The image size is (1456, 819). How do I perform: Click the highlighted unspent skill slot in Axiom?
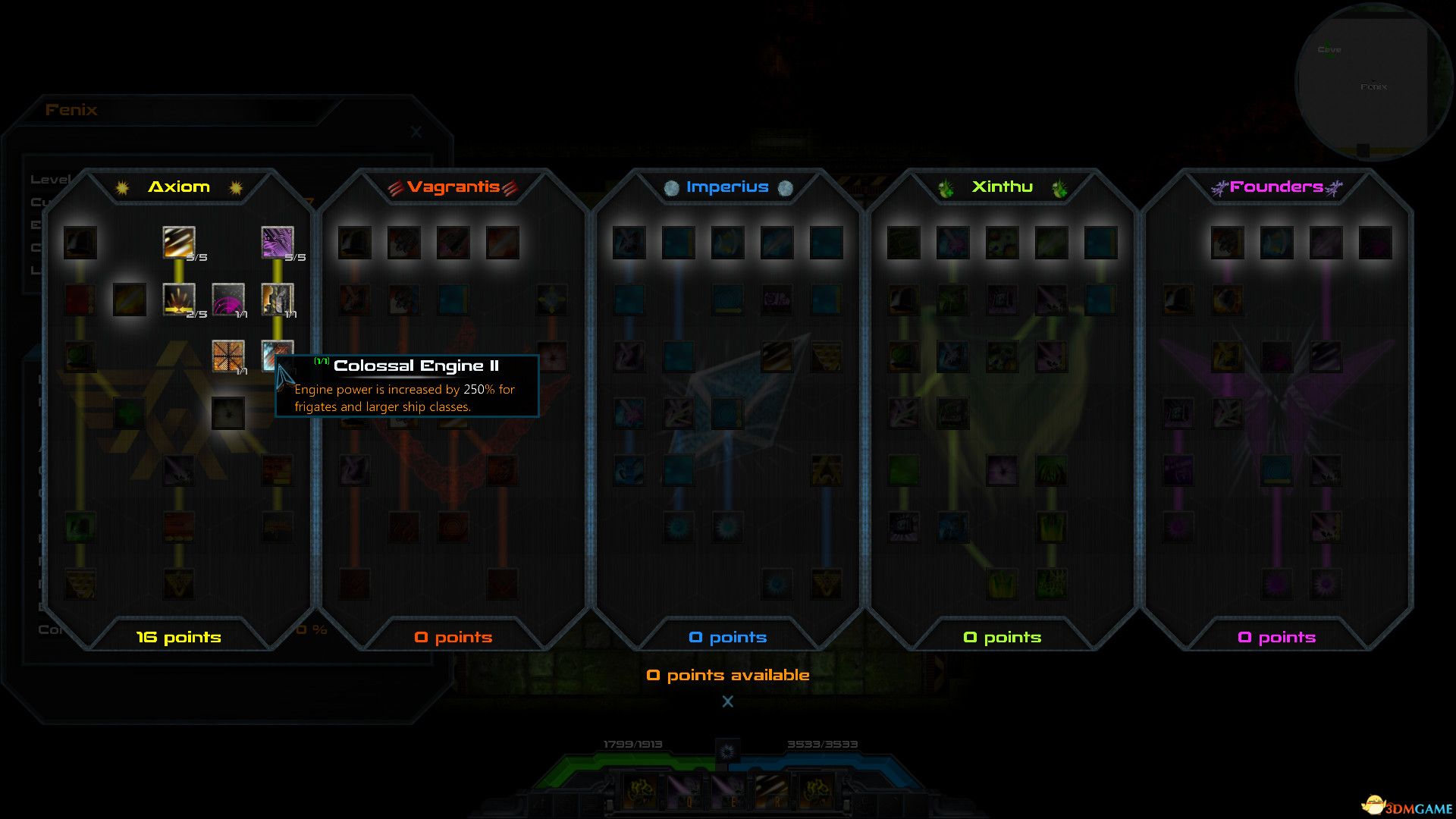(x=130, y=300)
